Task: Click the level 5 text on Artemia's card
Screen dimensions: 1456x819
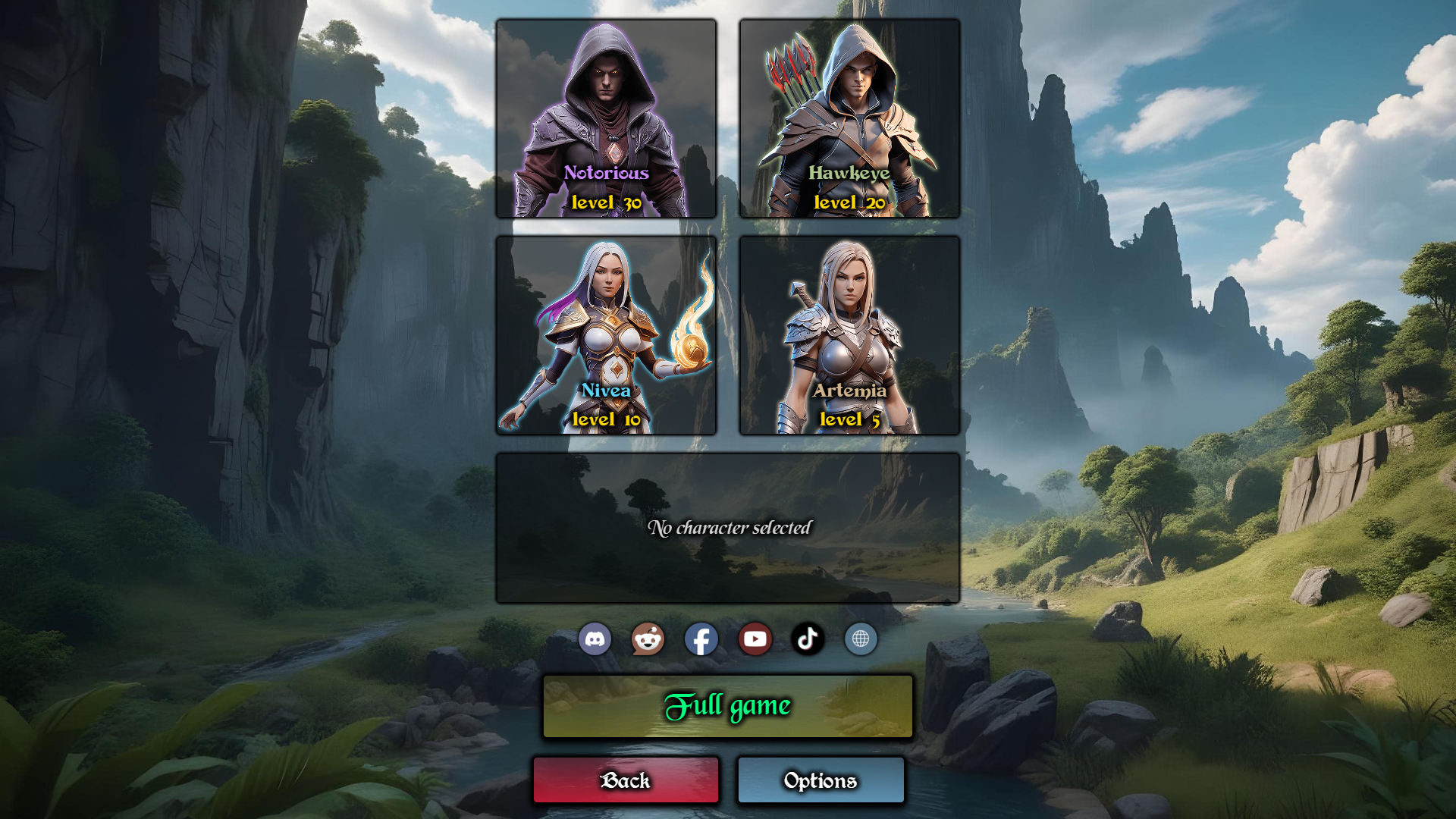Action: (x=851, y=419)
